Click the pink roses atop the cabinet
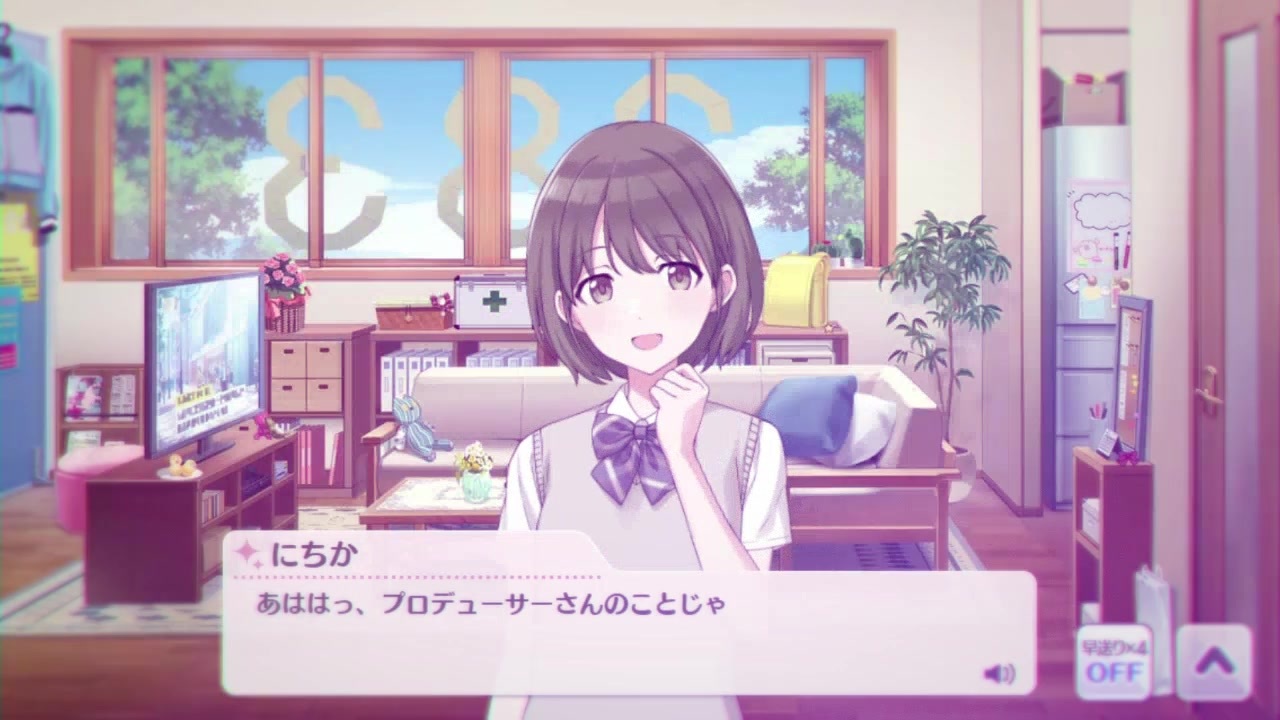This screenshot has height=720, width=1280. (x=284, y=275)
